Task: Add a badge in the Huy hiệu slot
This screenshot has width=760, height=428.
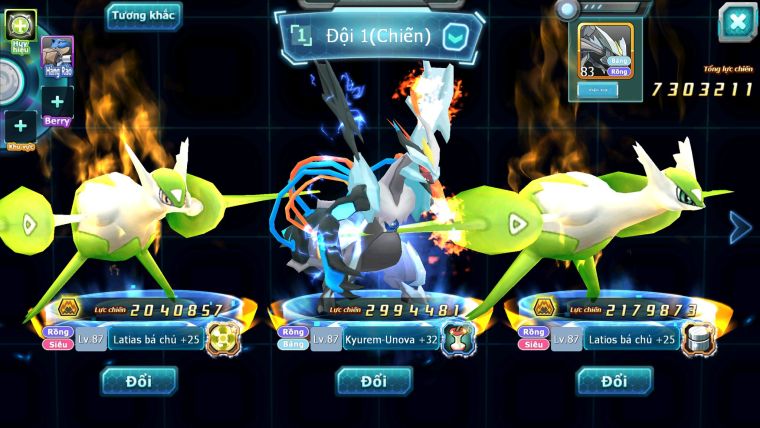Action: click(x=20, y=26)
